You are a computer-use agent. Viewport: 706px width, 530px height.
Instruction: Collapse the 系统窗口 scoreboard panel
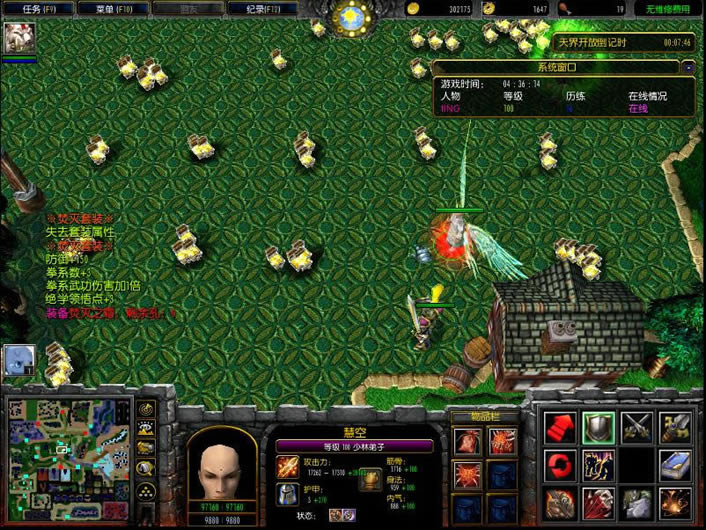688,68
